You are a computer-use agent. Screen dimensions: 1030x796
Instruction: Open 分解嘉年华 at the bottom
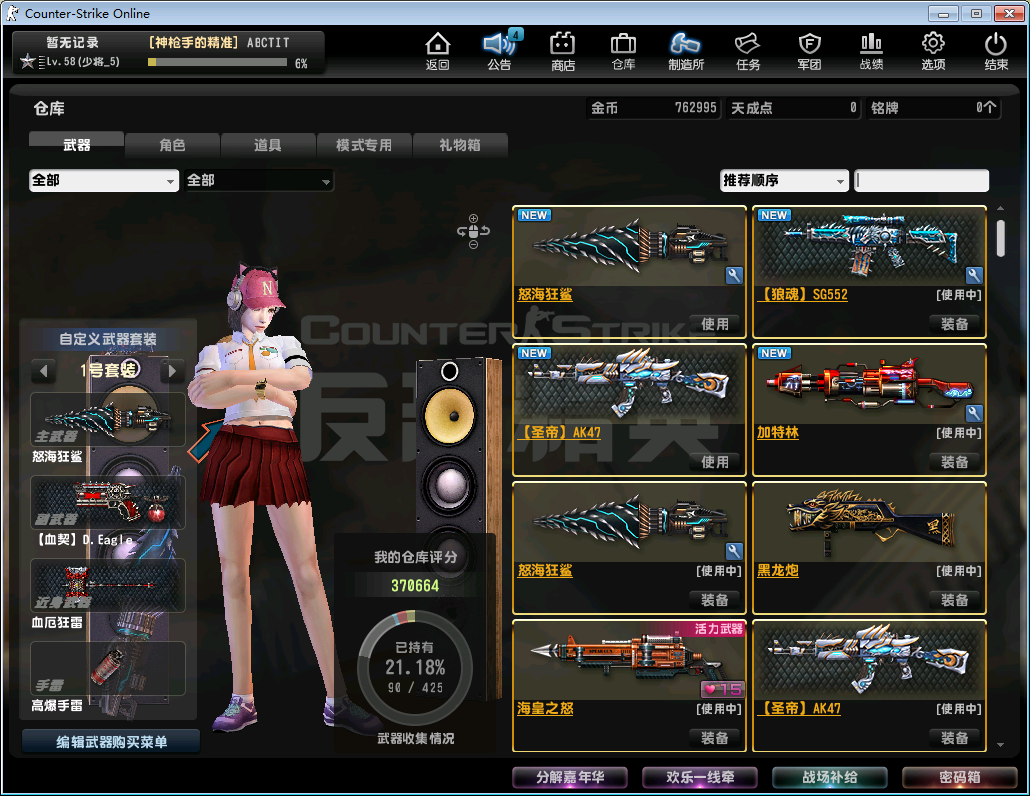570,777
